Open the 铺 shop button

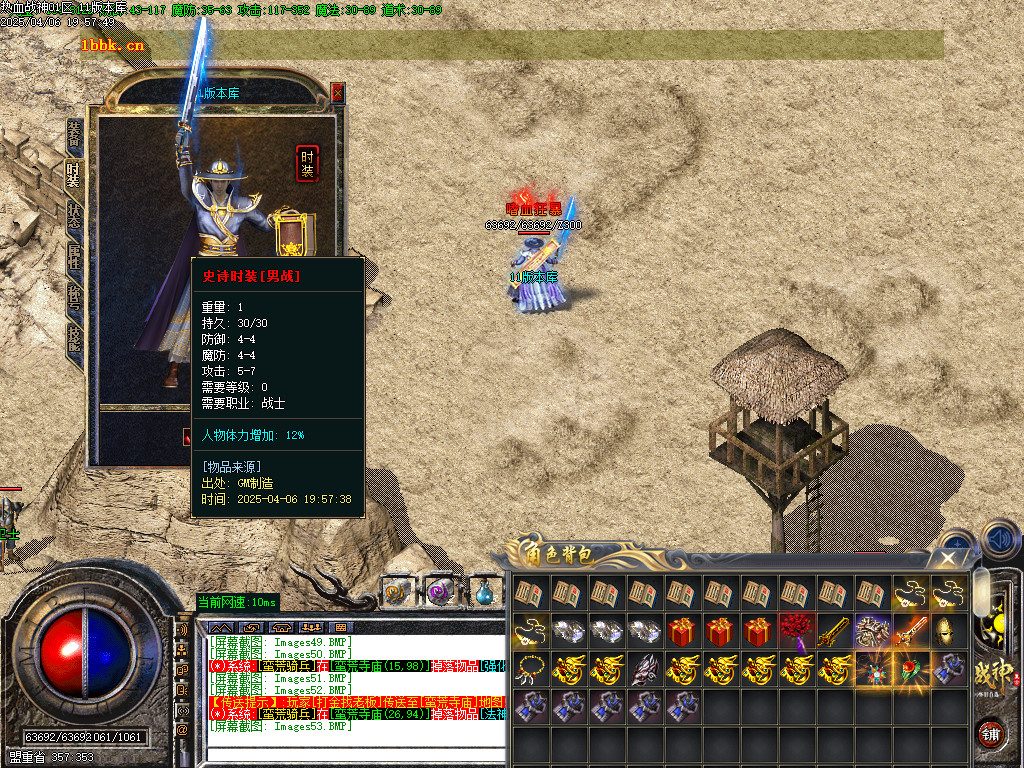point(990,733)
